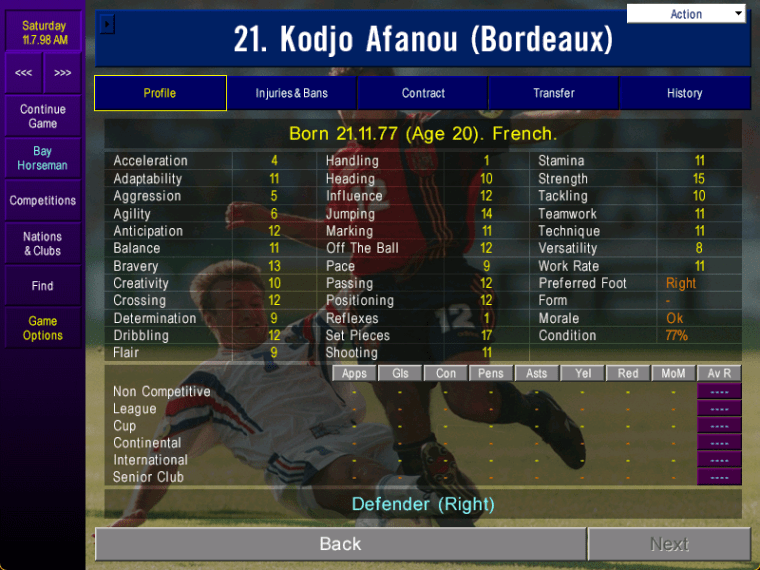Open the Bay Horseman manager menu
This screenshot has height=570, width=760.
pos(43,158)
